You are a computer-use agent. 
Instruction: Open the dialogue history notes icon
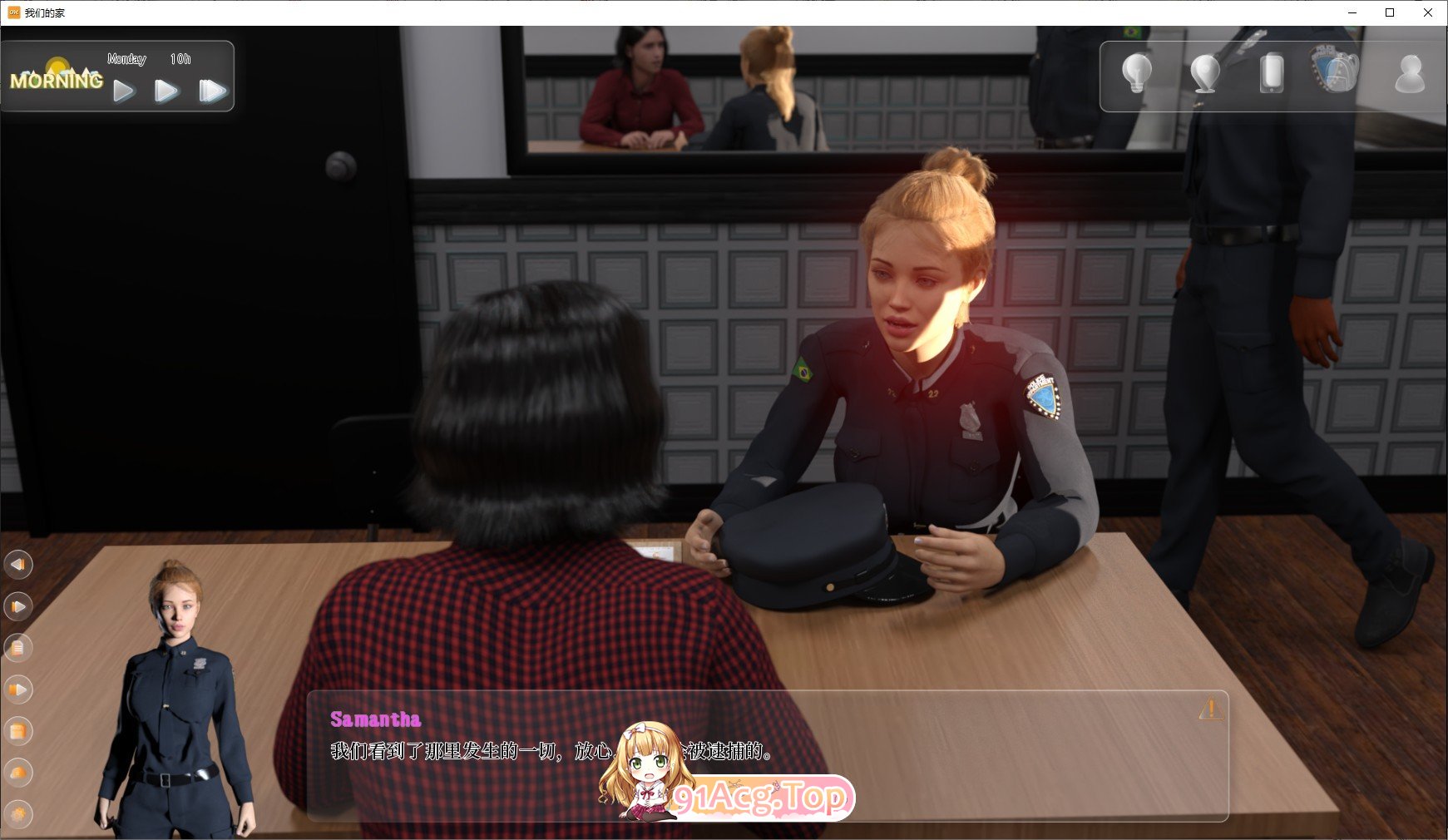(18, 649)
